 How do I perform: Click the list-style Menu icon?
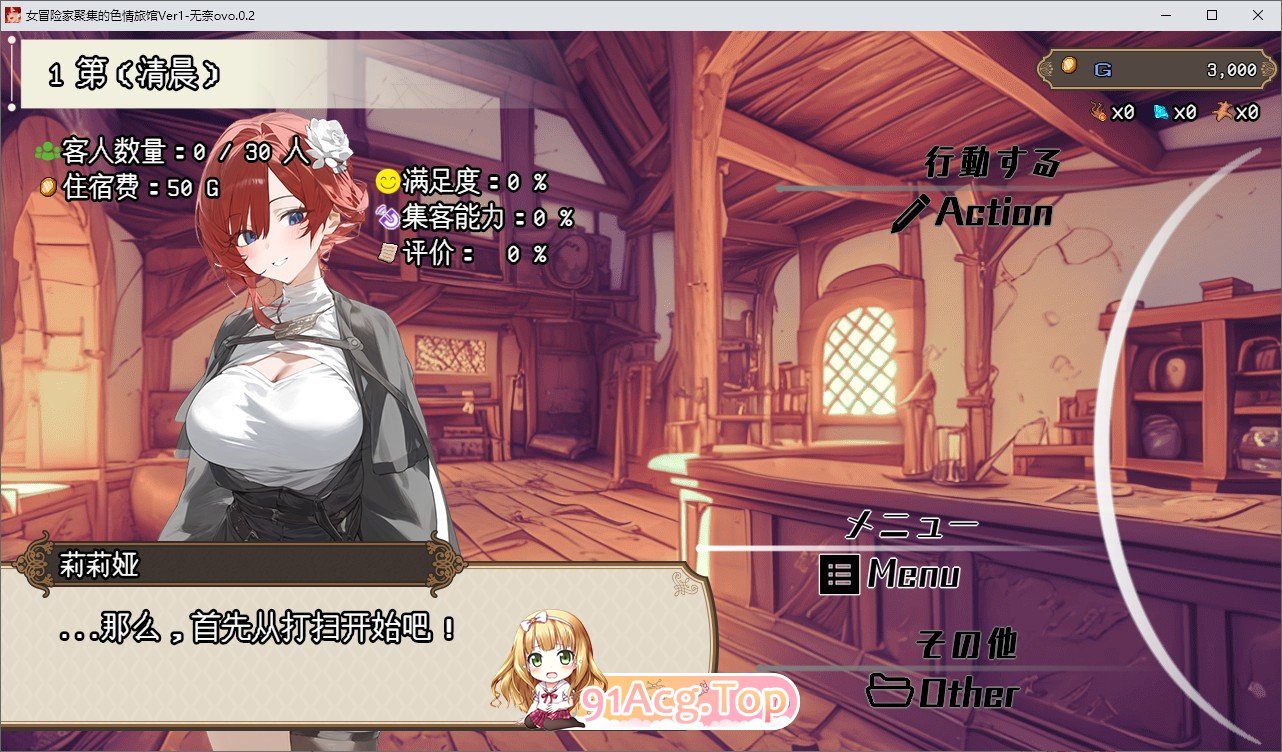point(838,576)
